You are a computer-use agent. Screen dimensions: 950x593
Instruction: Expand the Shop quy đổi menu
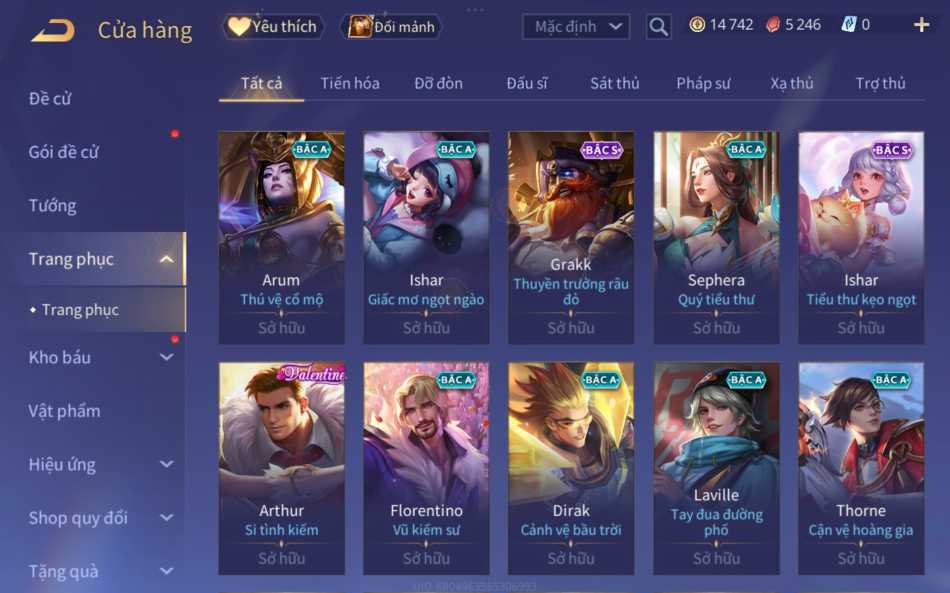[100, 518]
